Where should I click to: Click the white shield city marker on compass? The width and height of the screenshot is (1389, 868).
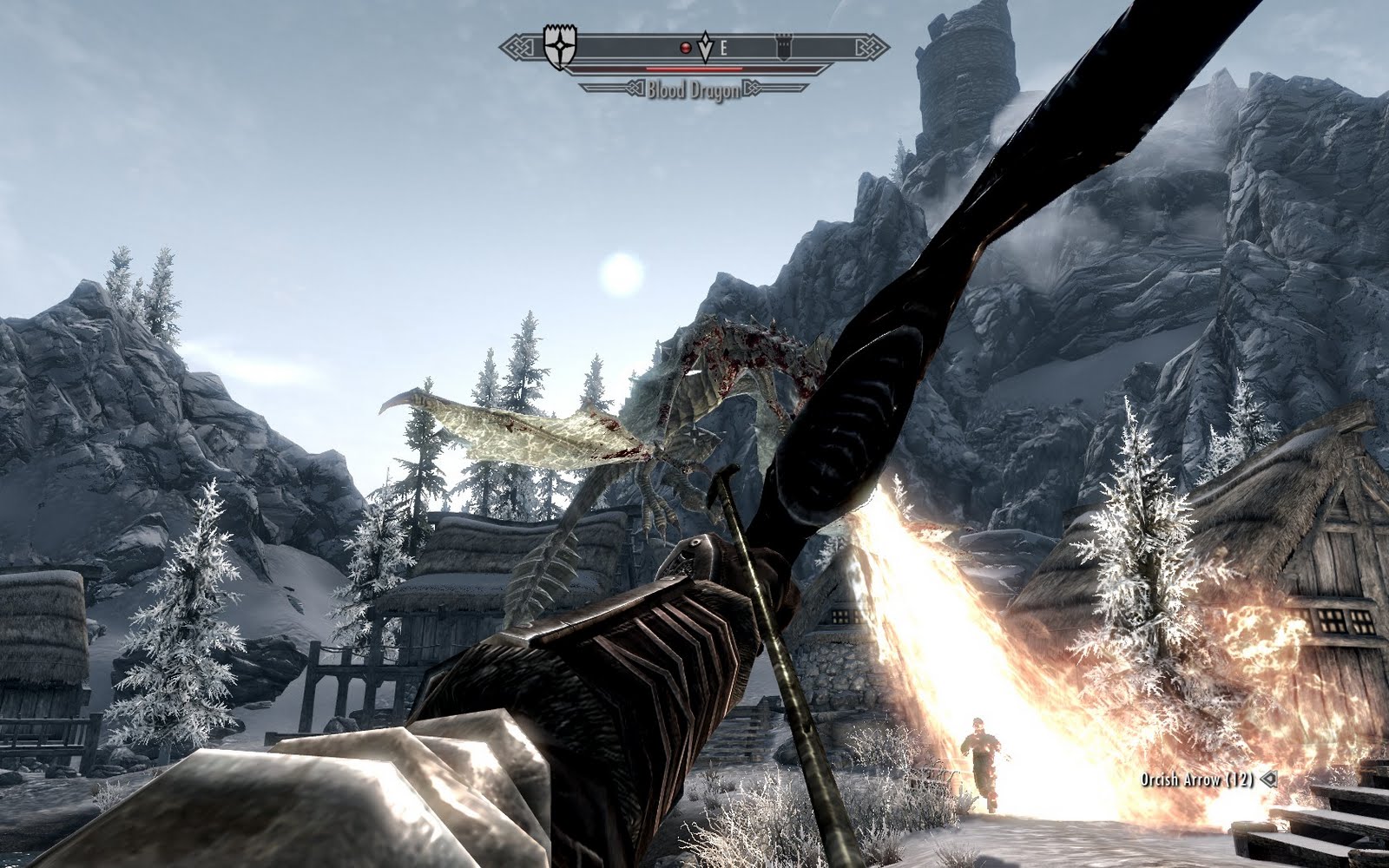(x=556, y=49)
